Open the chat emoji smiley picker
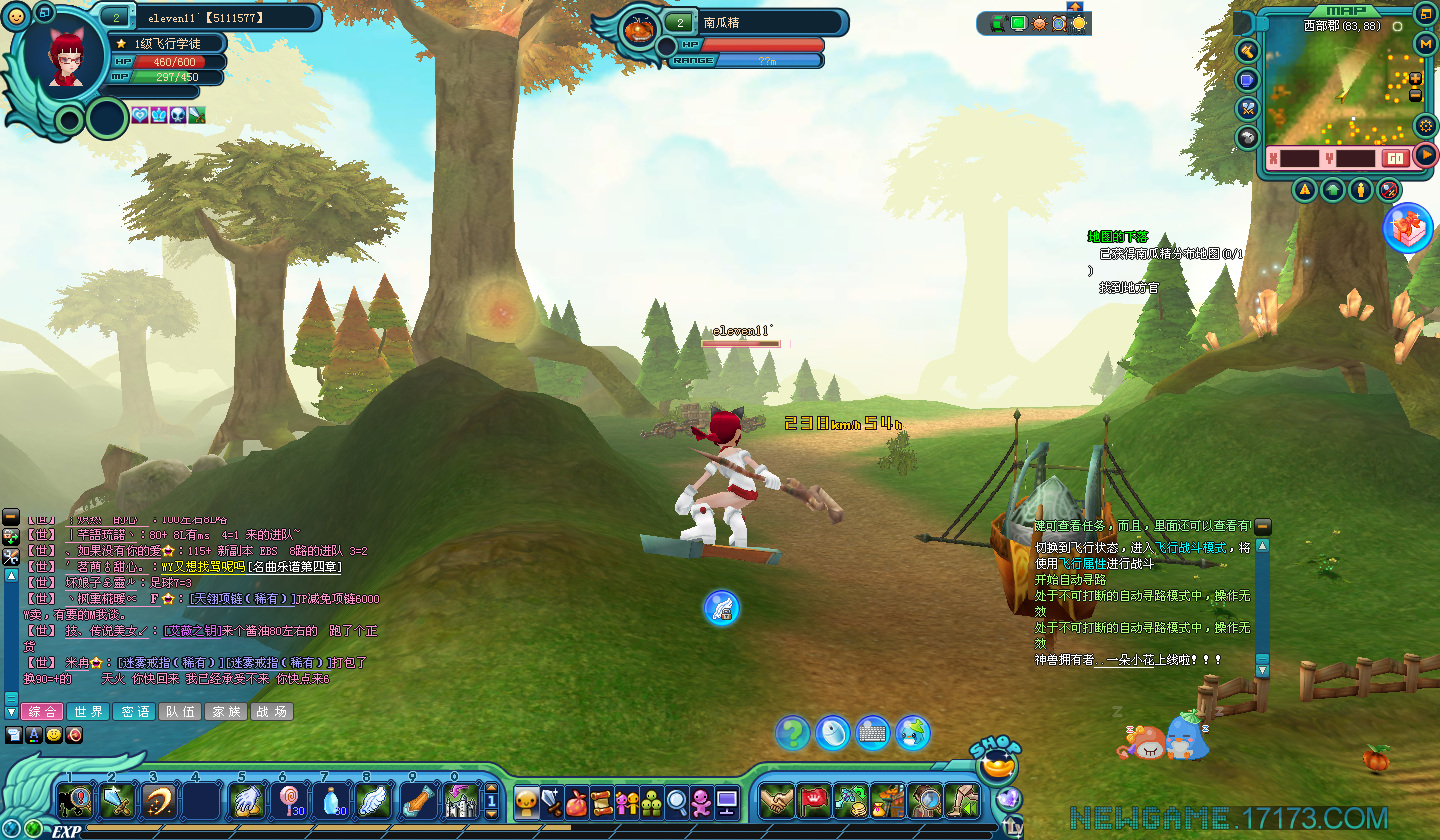This screenshot has height=840, width=1440. click(x=54, y=735)
